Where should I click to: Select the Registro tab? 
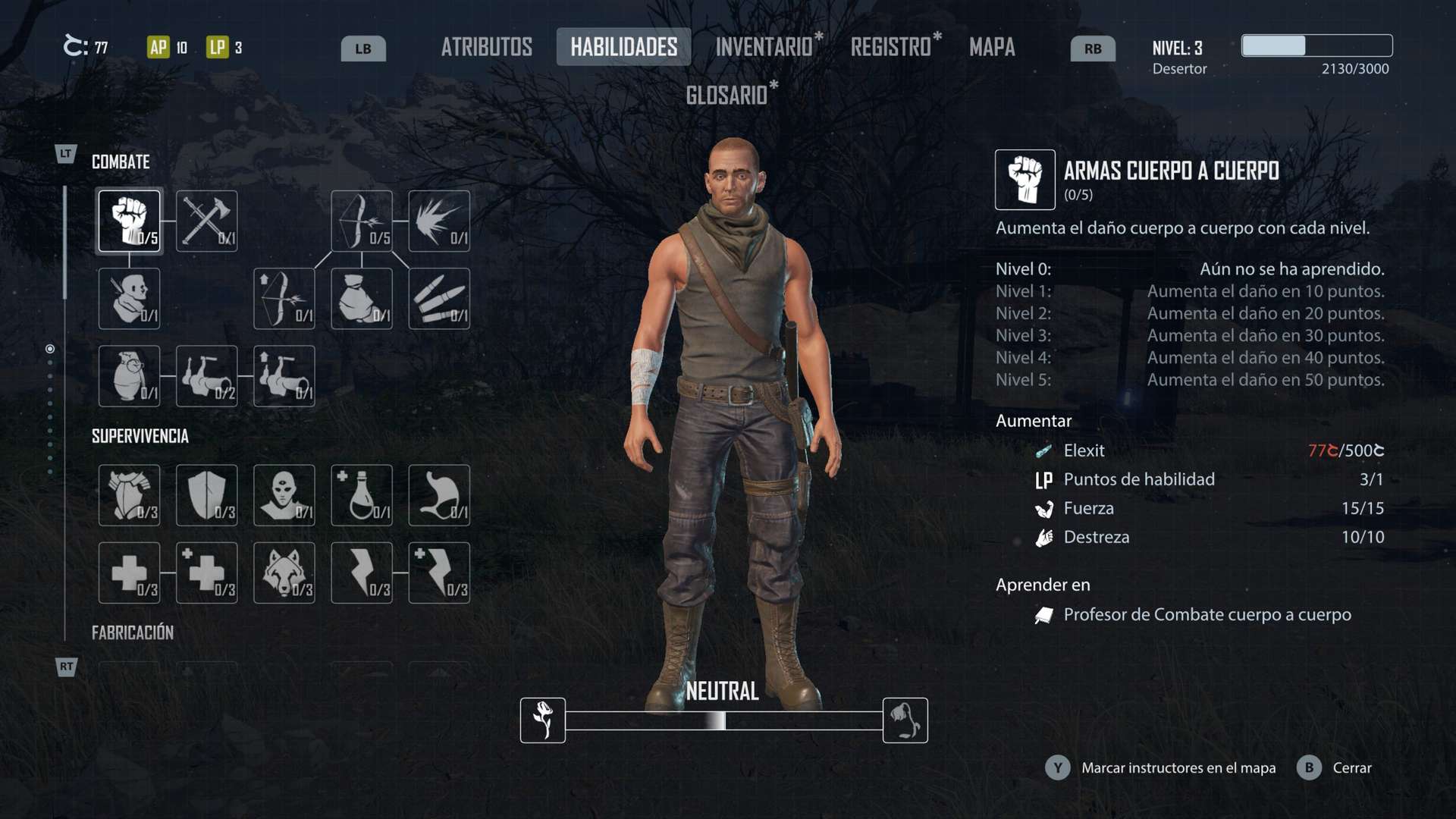click(890, 47)
